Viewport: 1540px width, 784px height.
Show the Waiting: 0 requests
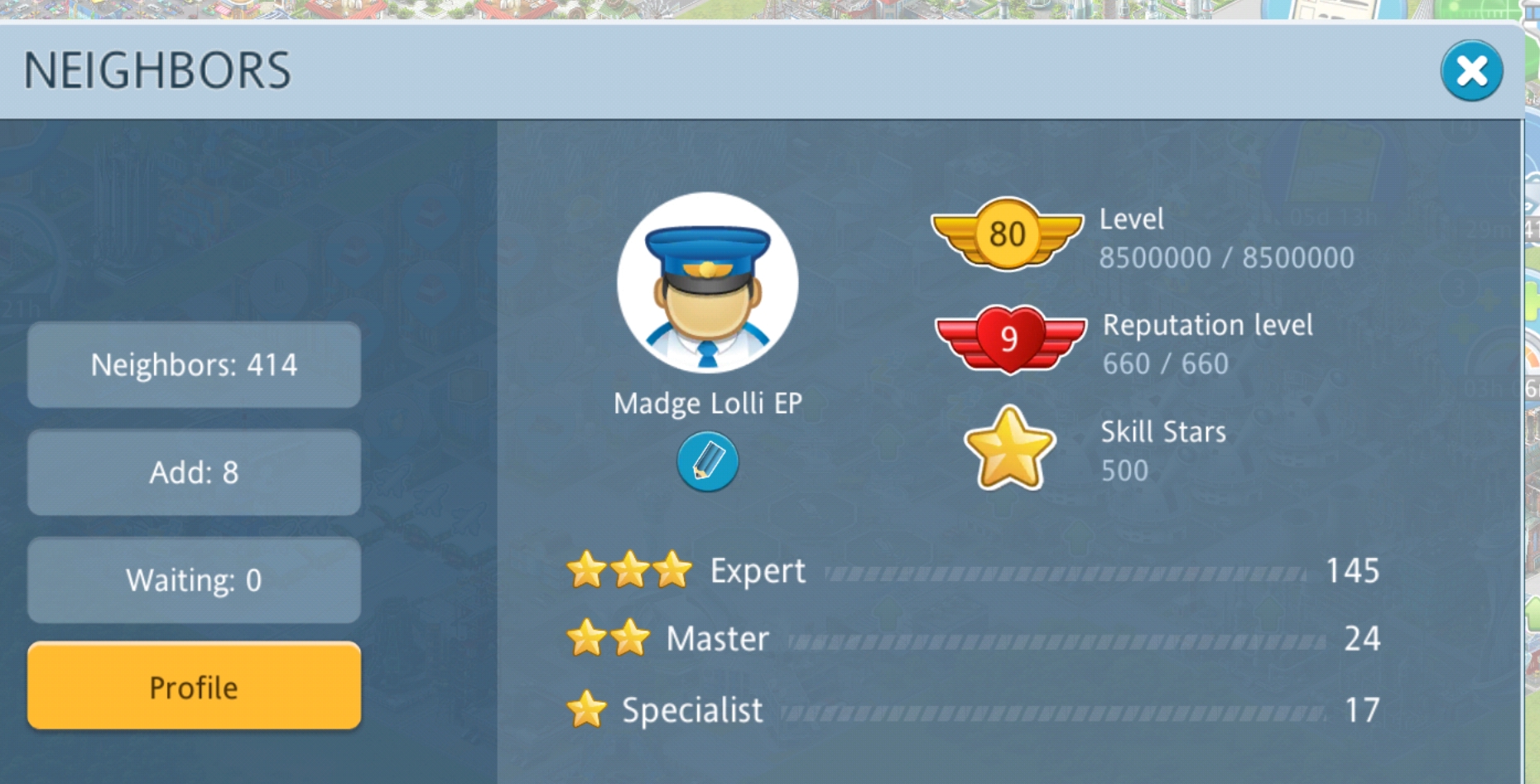pyautogui.click(x=194, y=580)
